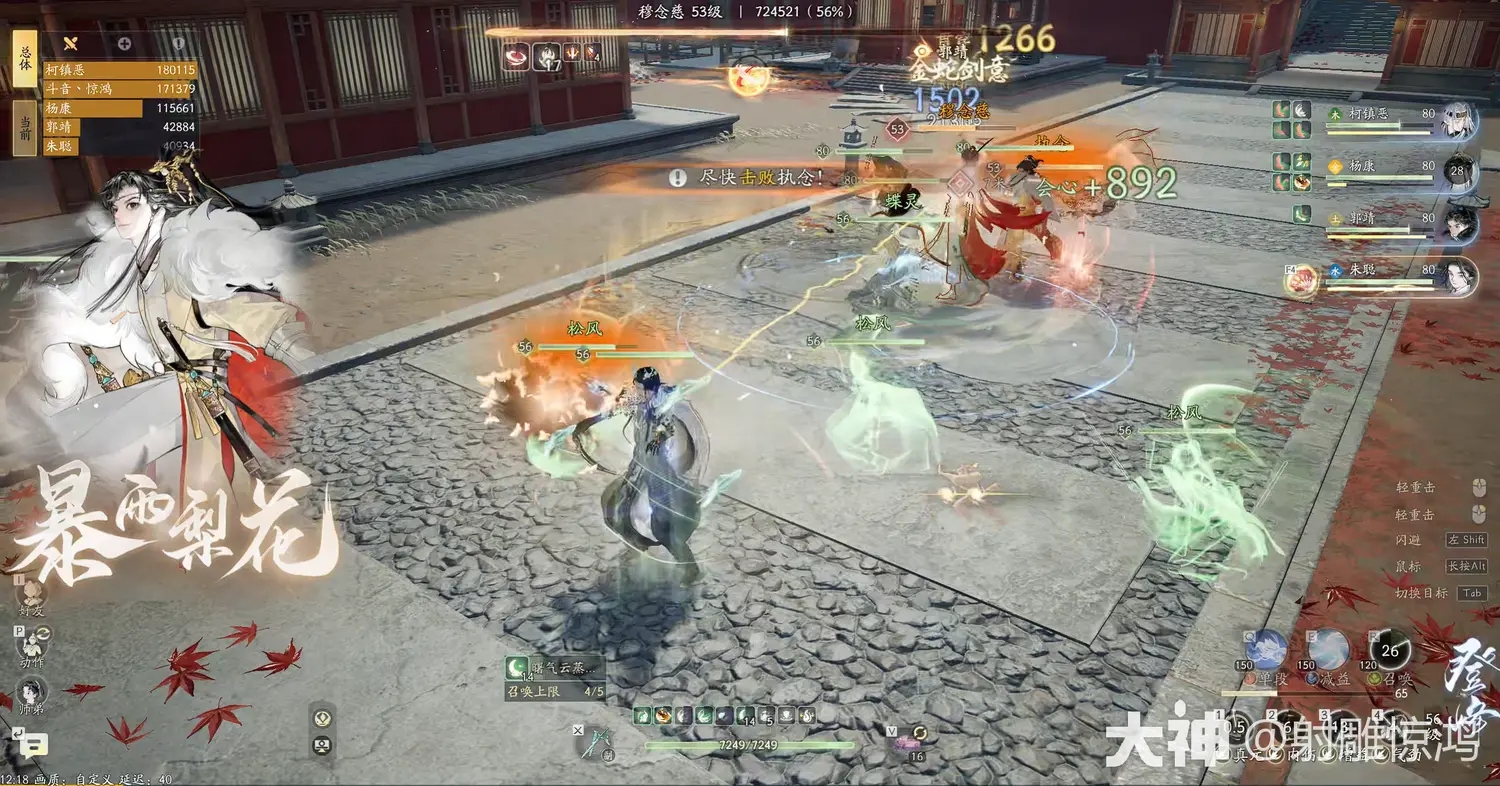1500x786 pixels.
Task: Click the monitor display icon
Action: [322, 744]
